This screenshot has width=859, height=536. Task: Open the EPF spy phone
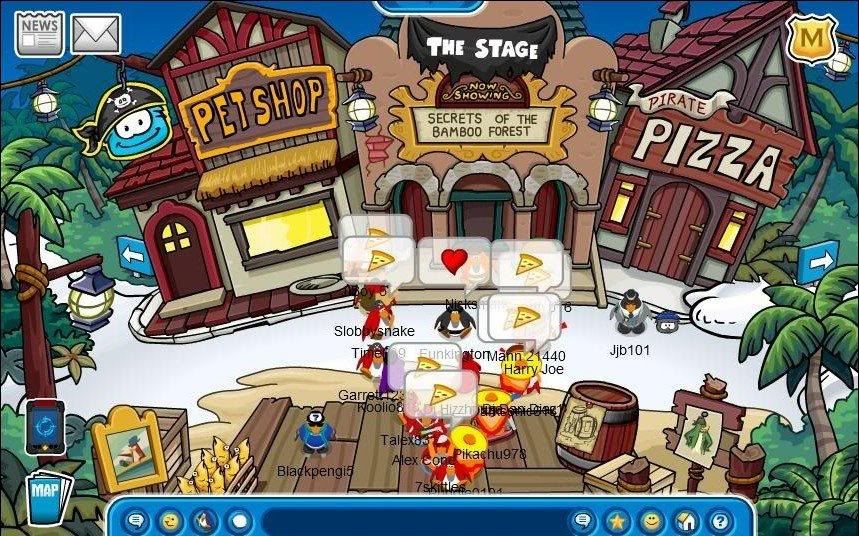tap(45, 426)
